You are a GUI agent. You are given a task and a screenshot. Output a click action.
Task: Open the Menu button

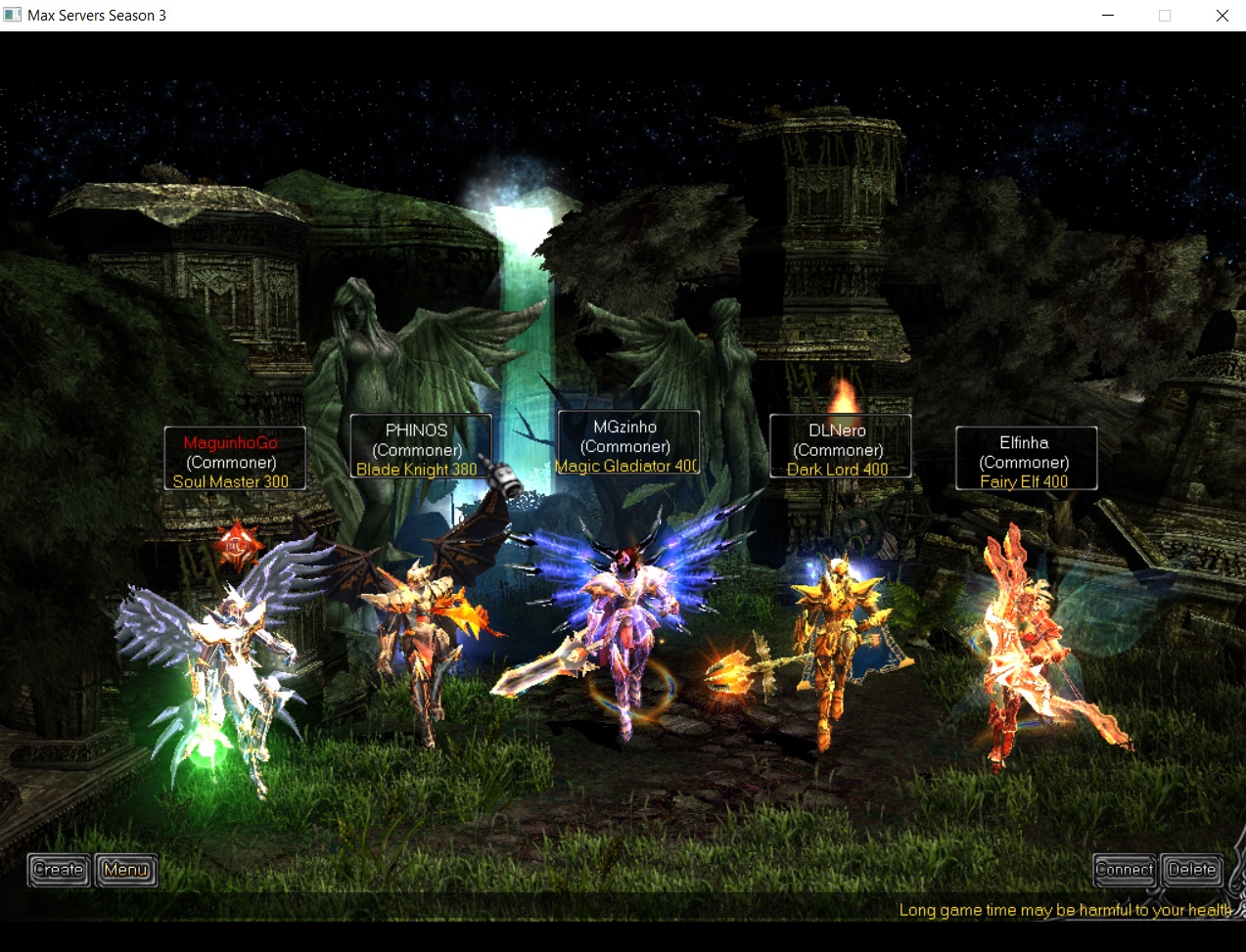pos(126,869)
